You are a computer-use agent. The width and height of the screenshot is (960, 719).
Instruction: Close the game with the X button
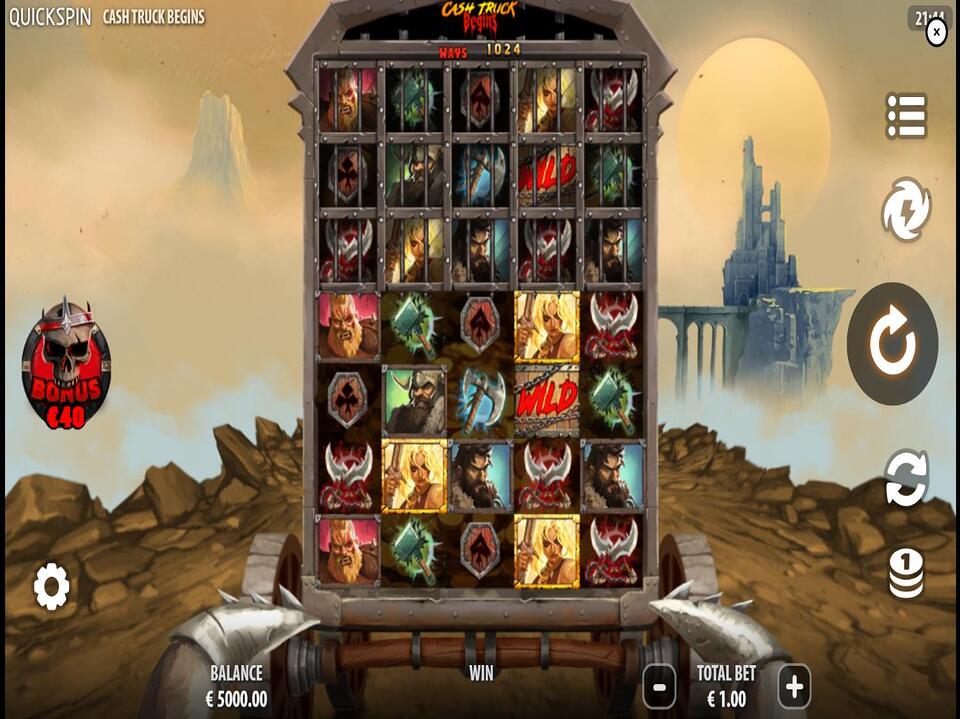pos(936,32)
